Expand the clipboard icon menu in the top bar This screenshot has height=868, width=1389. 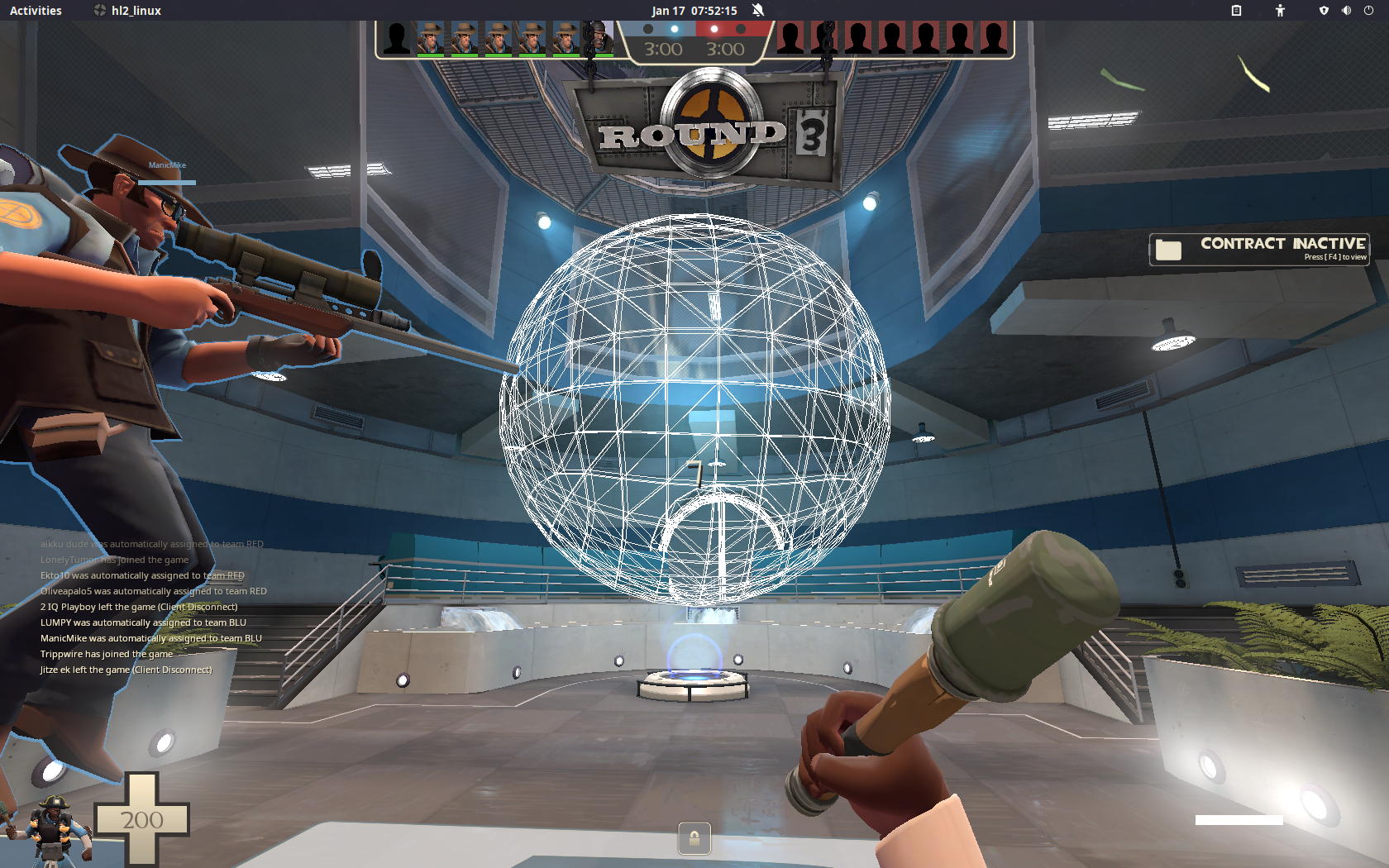tap(1237, 11)
